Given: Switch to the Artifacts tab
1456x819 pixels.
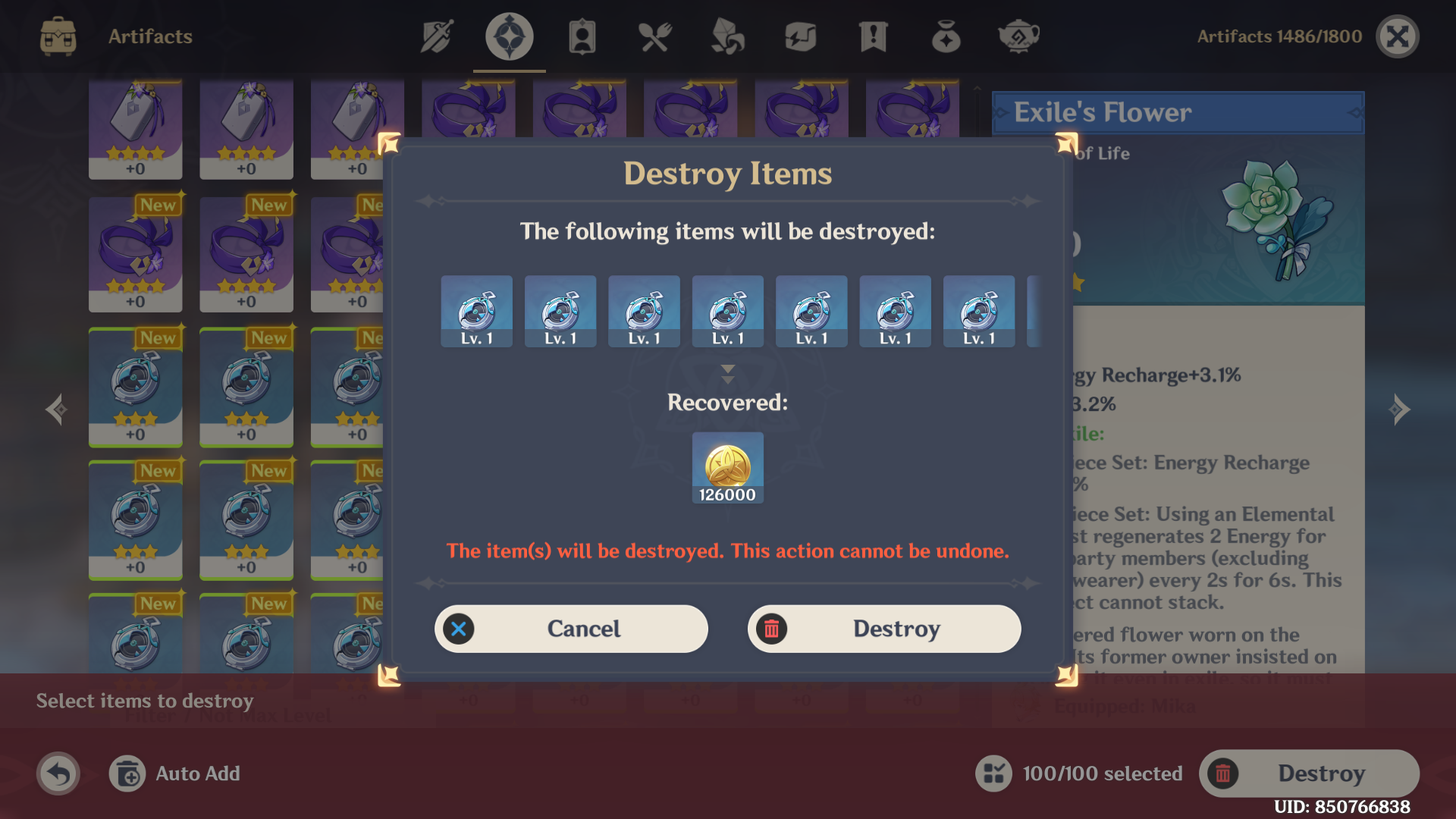Looking at the screenshot, I should point(508,36).
